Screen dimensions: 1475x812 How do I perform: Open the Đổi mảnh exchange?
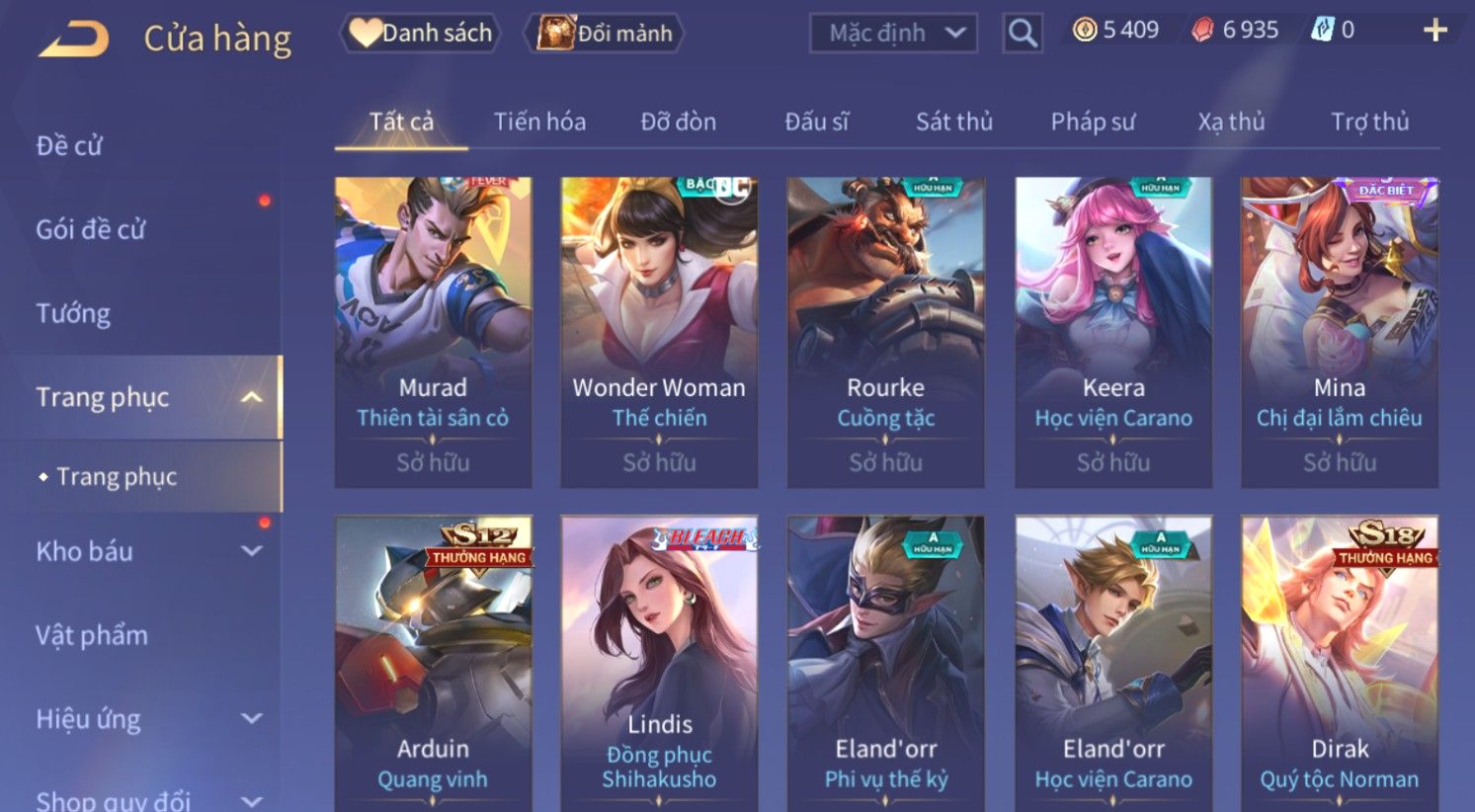[x=605, y=34]
